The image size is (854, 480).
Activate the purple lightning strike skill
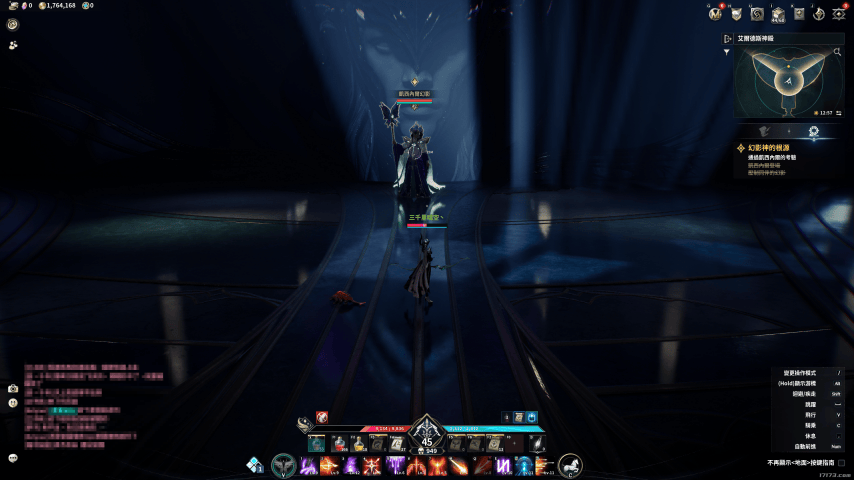310,465
